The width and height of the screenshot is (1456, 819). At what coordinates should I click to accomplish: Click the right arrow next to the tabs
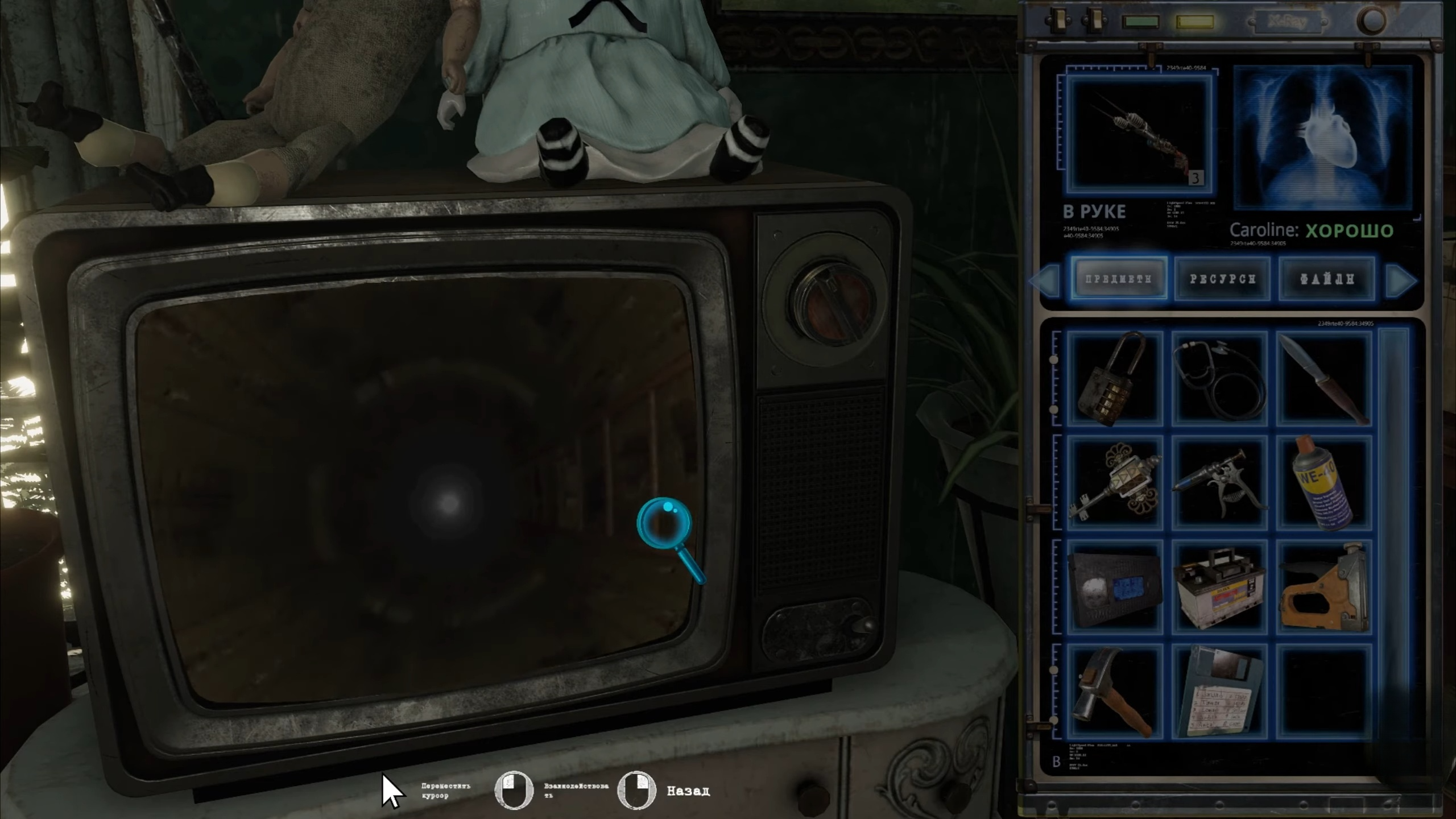pyautogui.click(x=1401, y=280)
